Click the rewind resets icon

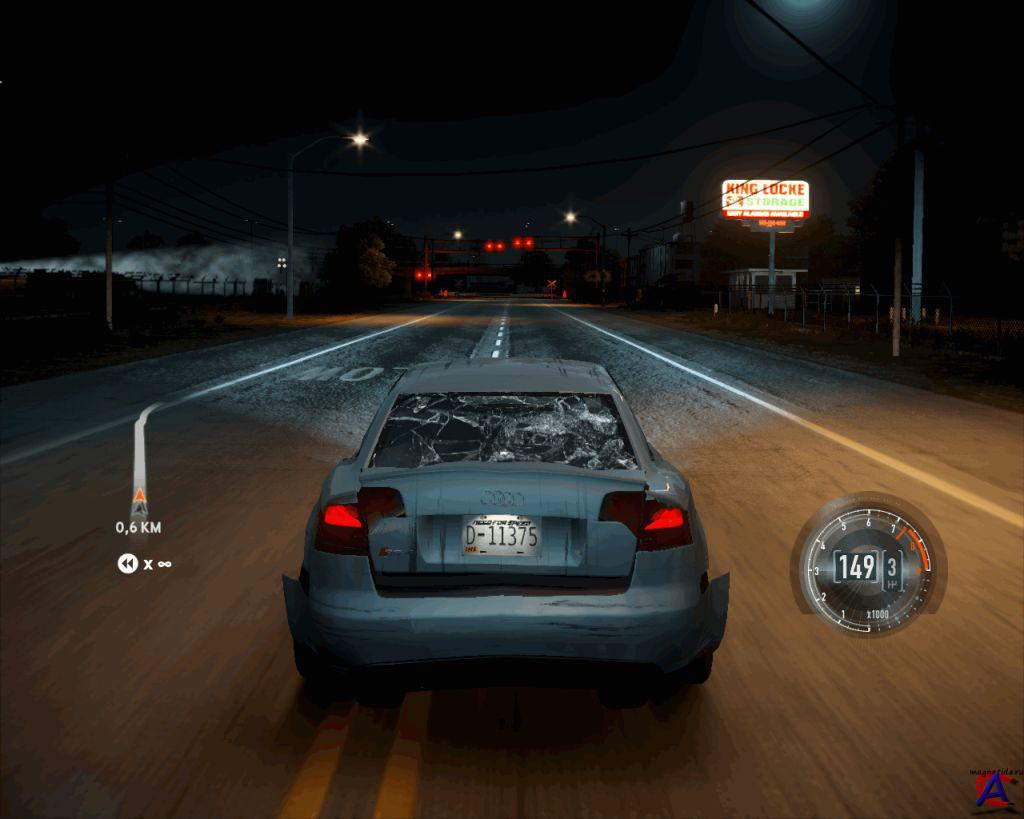(127, 564)
